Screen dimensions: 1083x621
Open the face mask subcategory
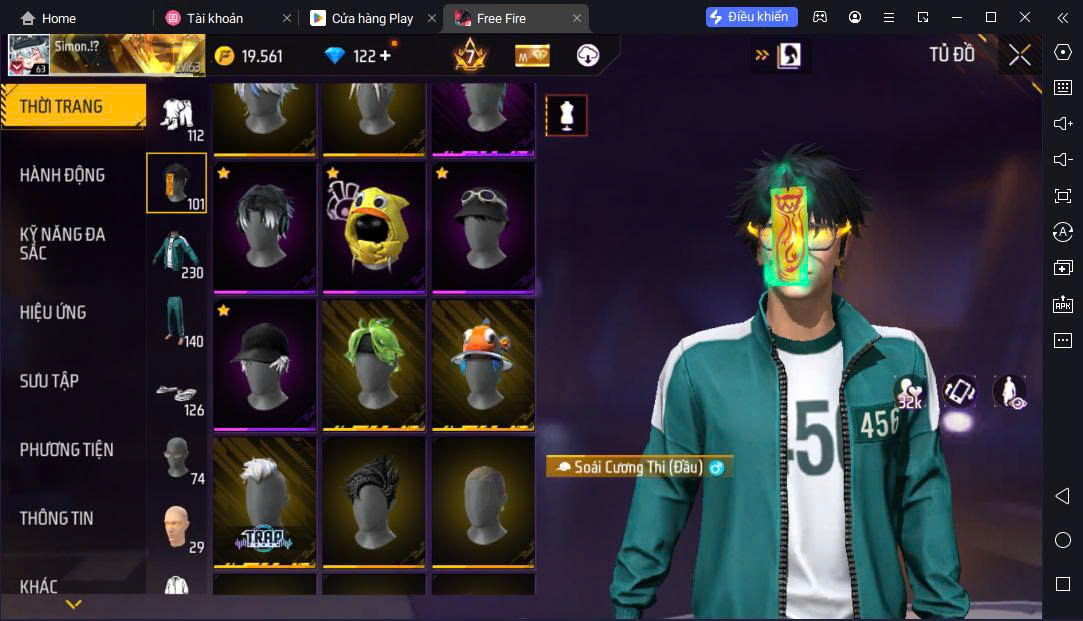coord(177,458)
